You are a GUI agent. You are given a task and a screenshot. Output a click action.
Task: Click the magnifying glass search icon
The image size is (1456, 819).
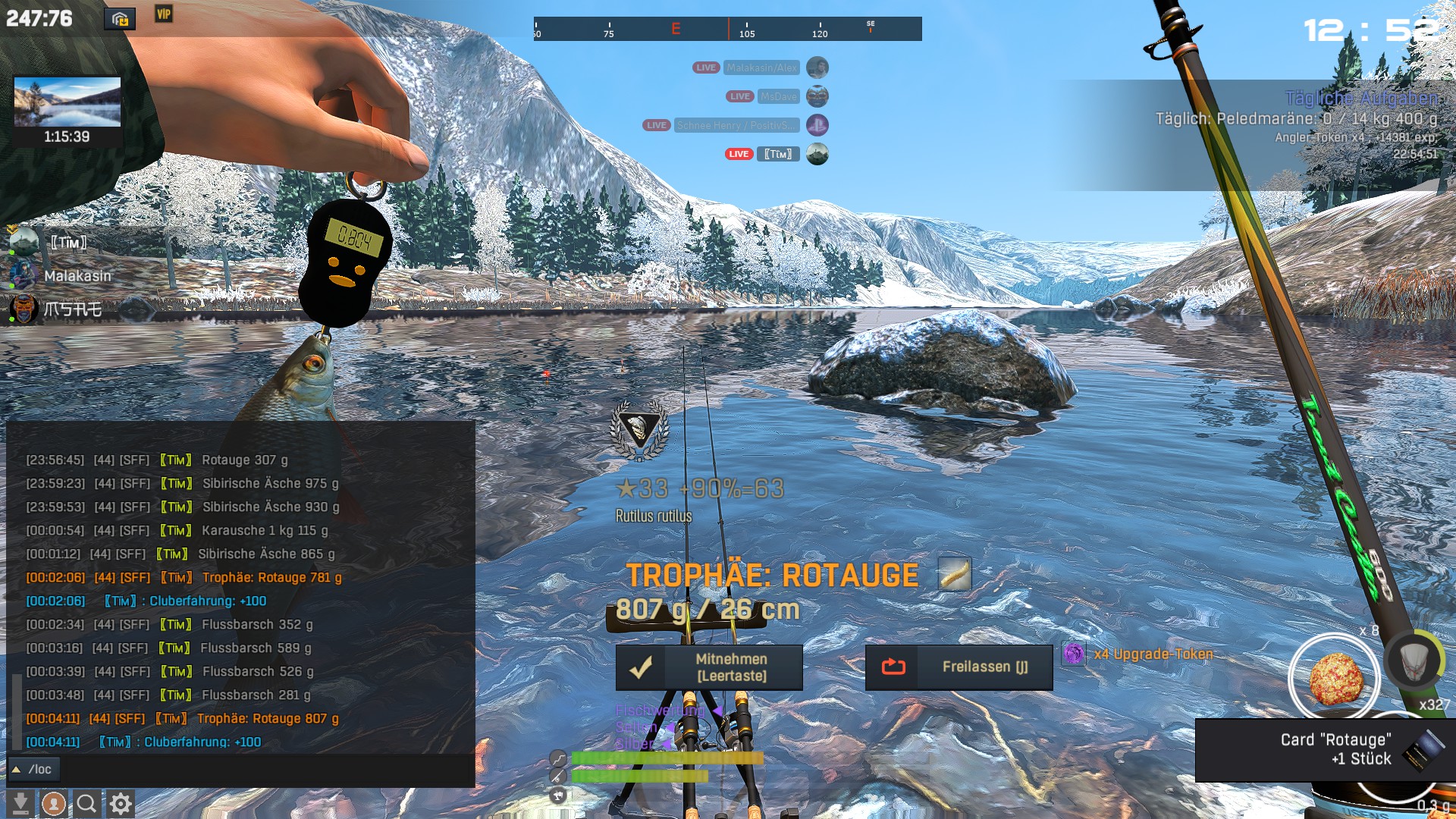[86, 803]
